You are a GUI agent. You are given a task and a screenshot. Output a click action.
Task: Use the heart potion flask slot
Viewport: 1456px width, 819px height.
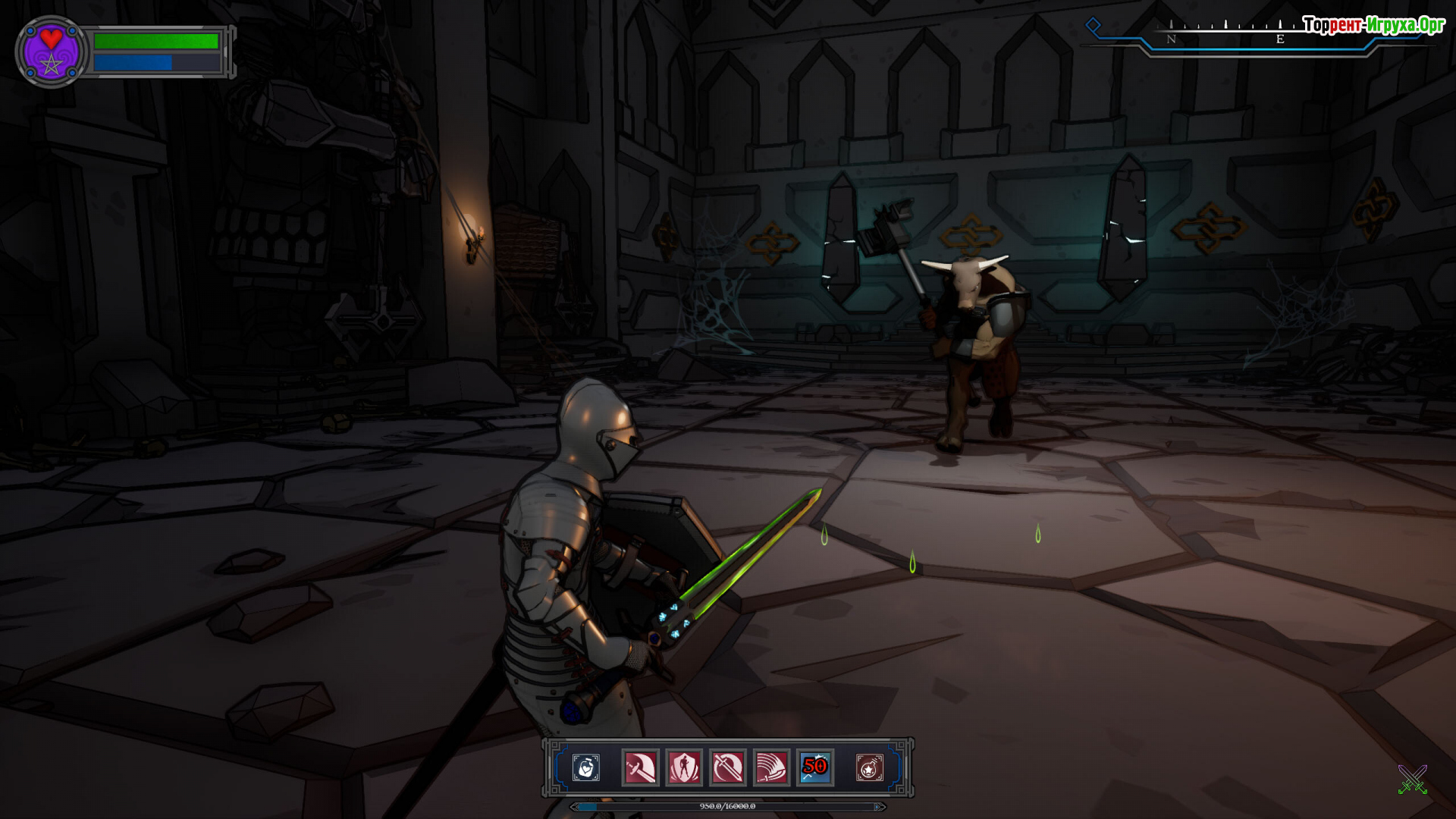[x=585, y=768]
